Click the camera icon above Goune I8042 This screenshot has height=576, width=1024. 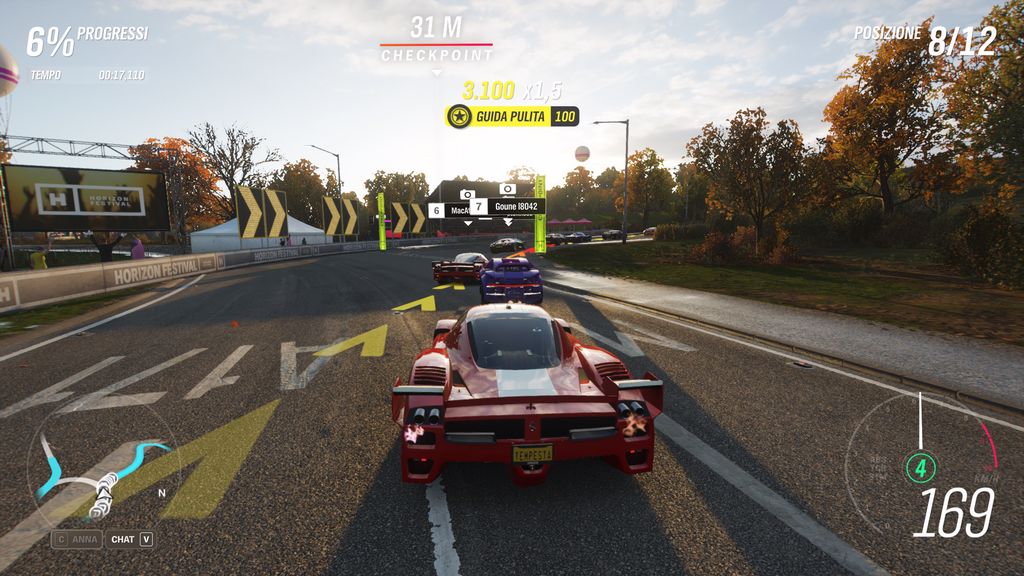508,188
